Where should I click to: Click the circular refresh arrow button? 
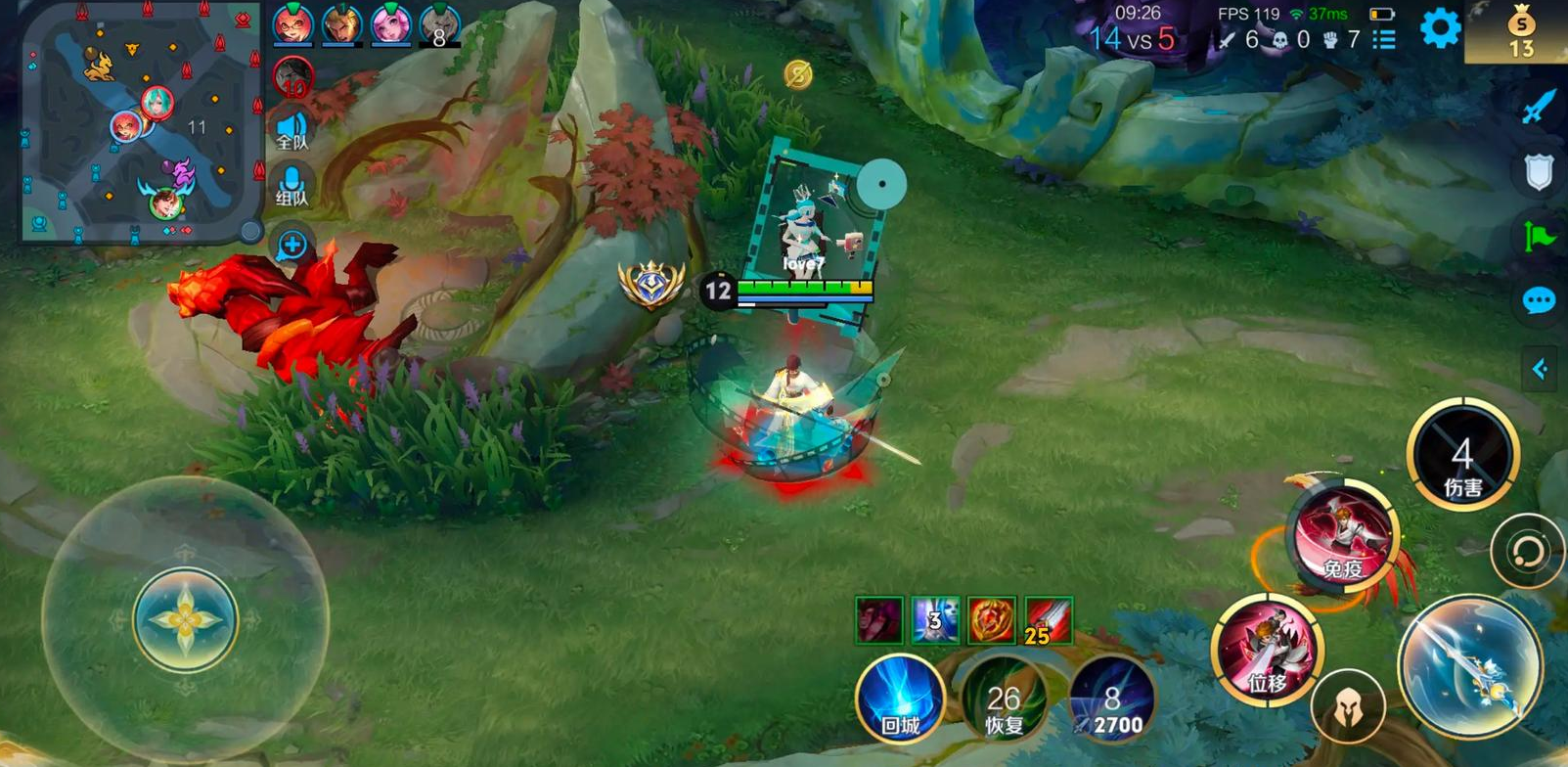click(1527, 552)
